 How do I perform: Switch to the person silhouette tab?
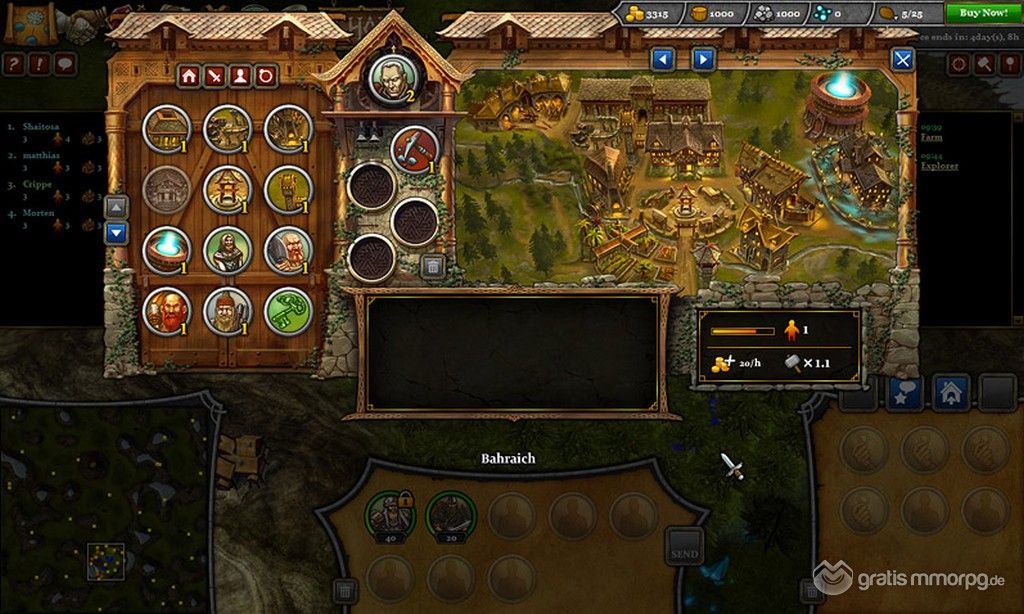coord(240,75)
